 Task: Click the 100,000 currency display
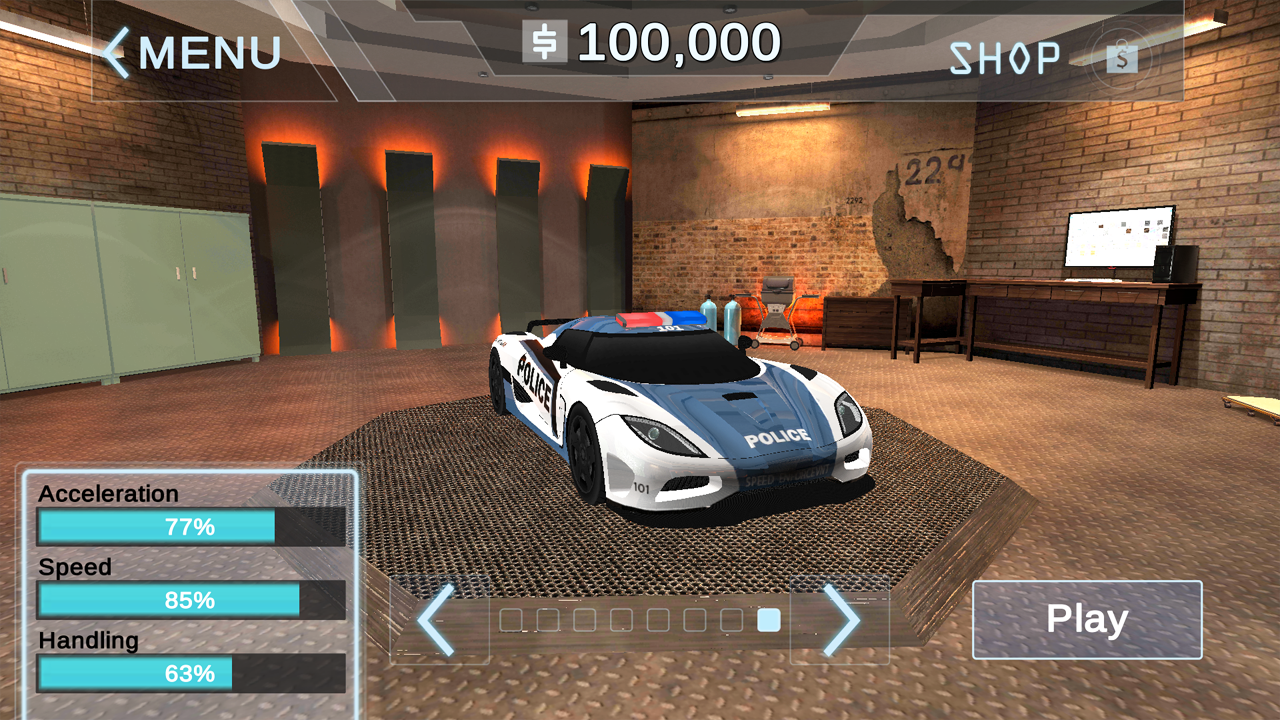(680, 40)
